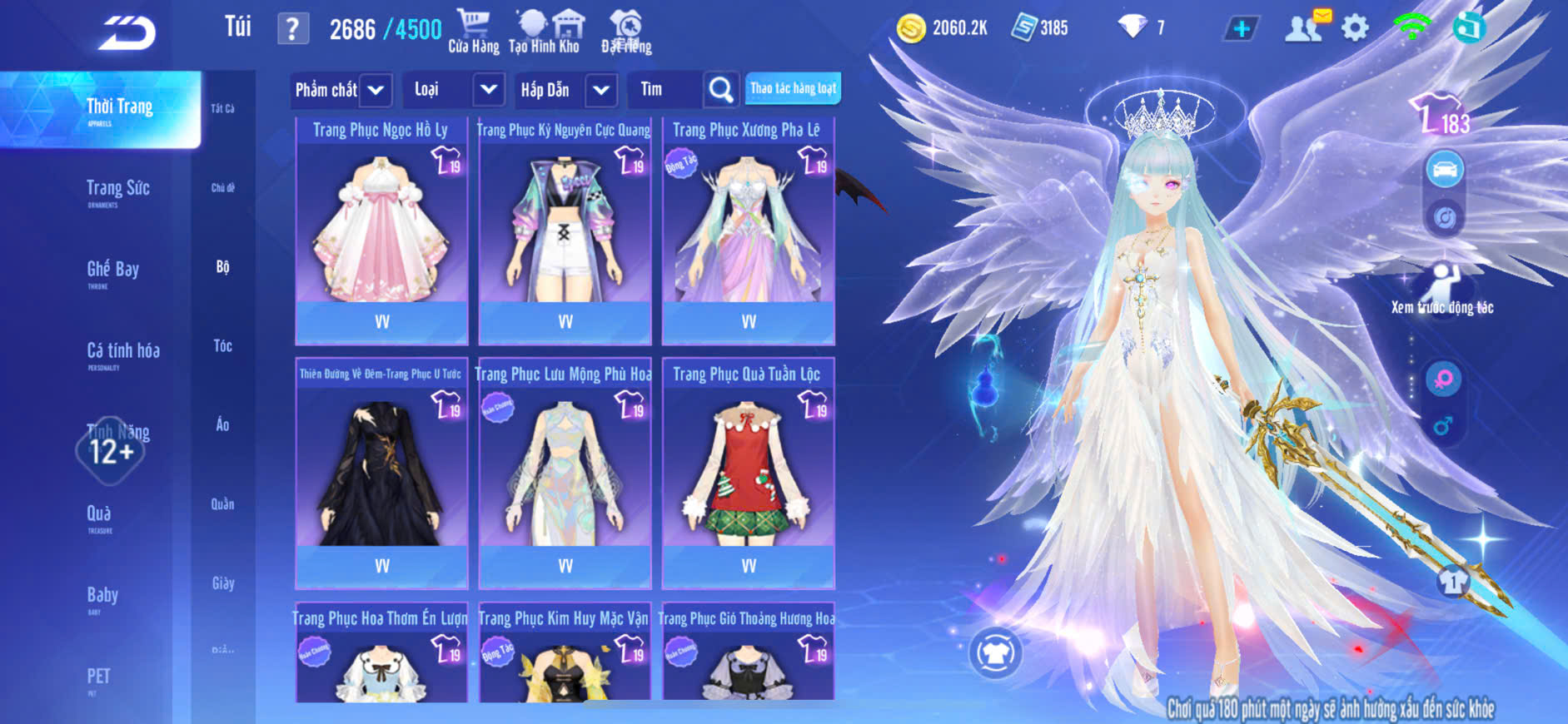Choose the black Thiên Đường Về Đêm dress

pyautogui.click(x=381, y=474)
